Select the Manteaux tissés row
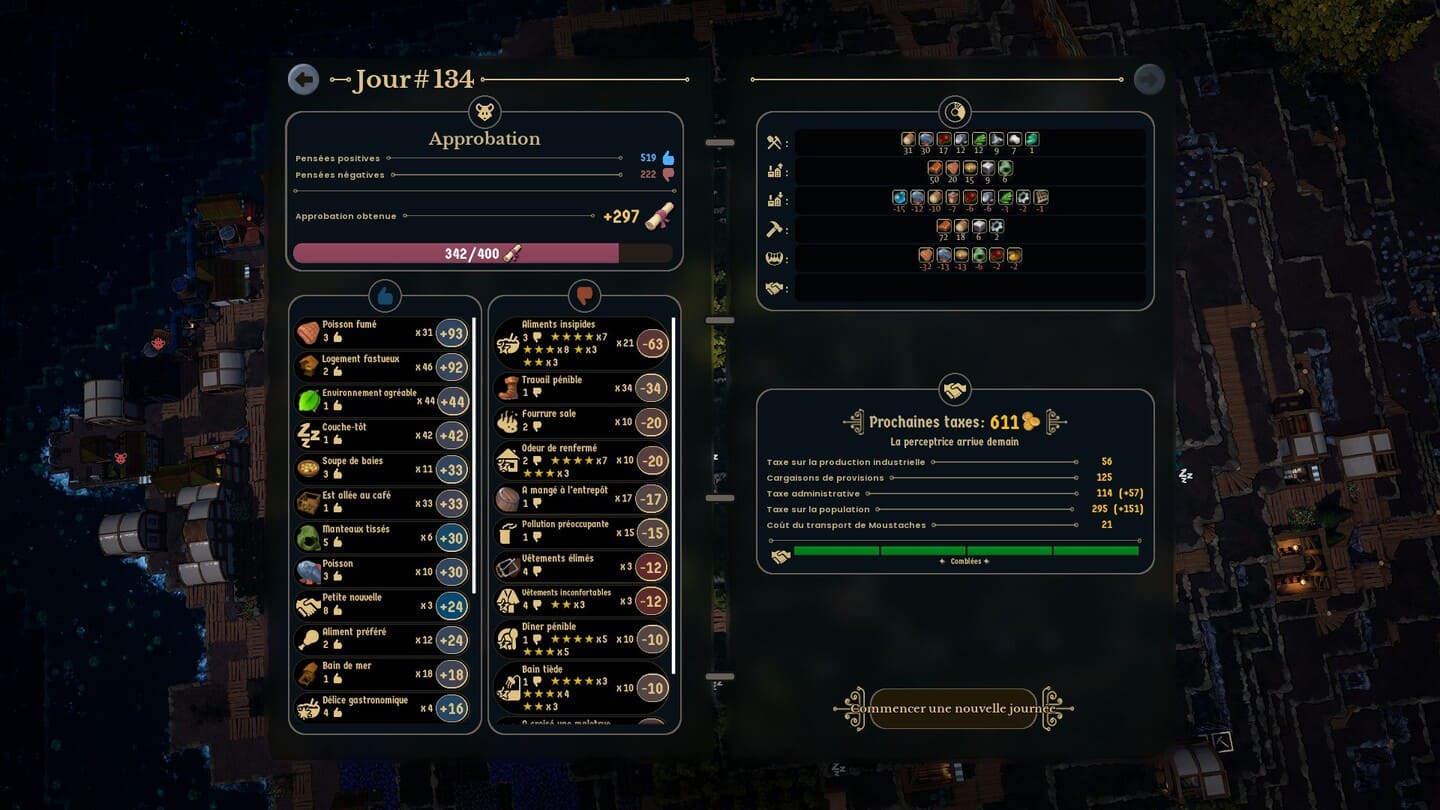 (381, 536)
